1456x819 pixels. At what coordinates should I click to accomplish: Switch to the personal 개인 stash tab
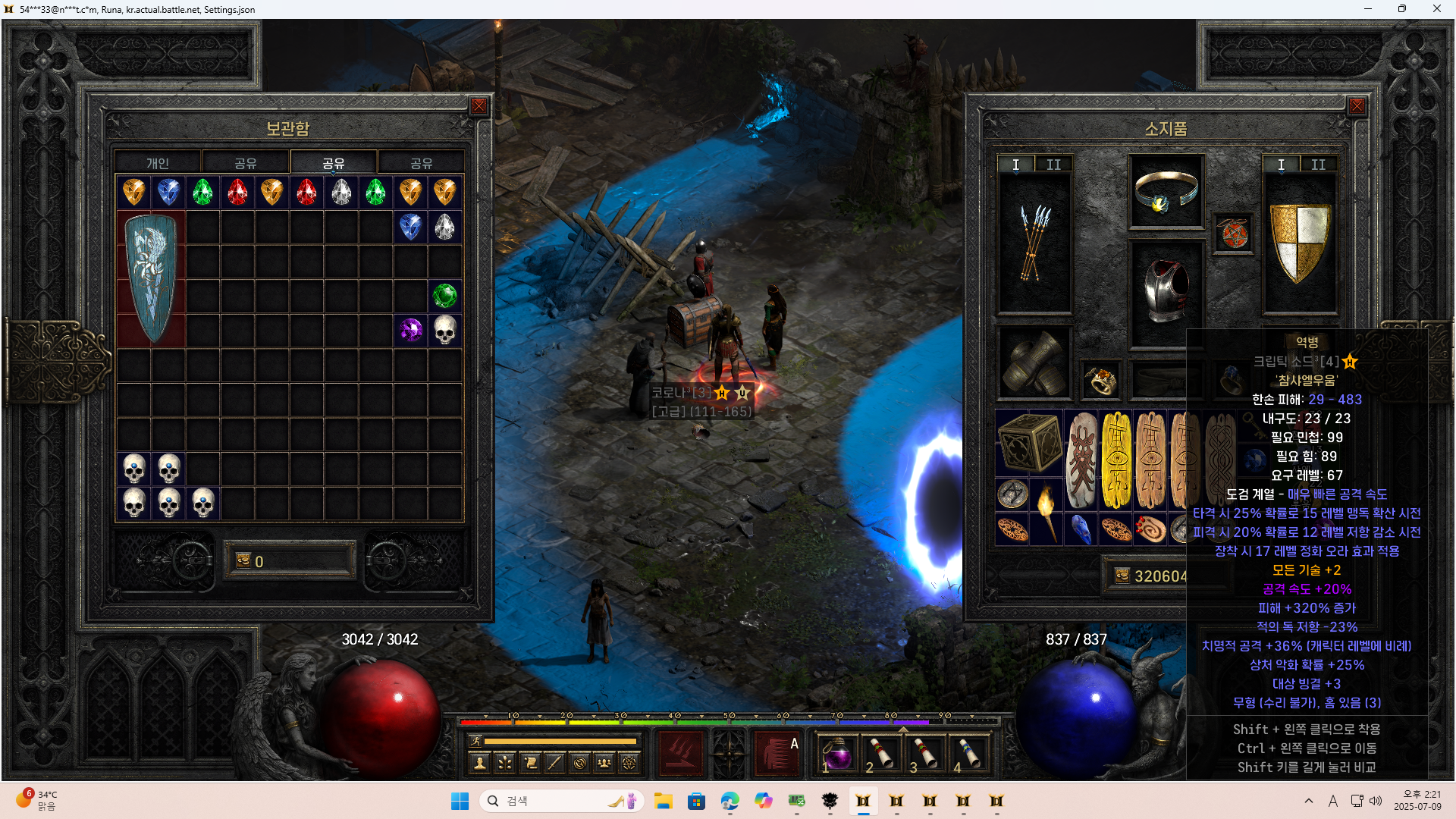coord(158,163)
